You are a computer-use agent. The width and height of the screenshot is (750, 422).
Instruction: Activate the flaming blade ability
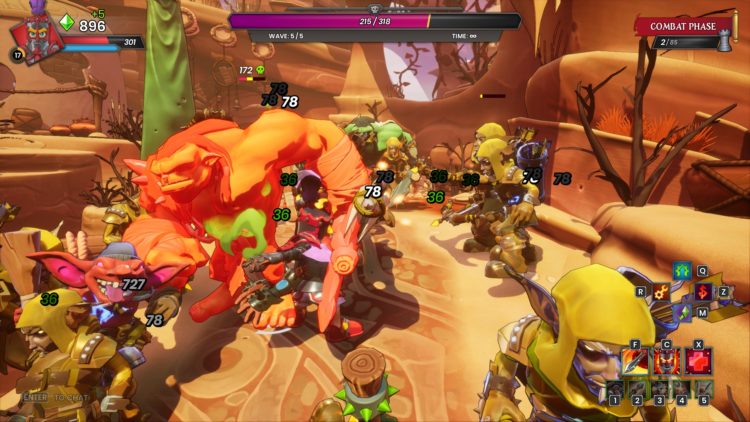pos(636,361)
